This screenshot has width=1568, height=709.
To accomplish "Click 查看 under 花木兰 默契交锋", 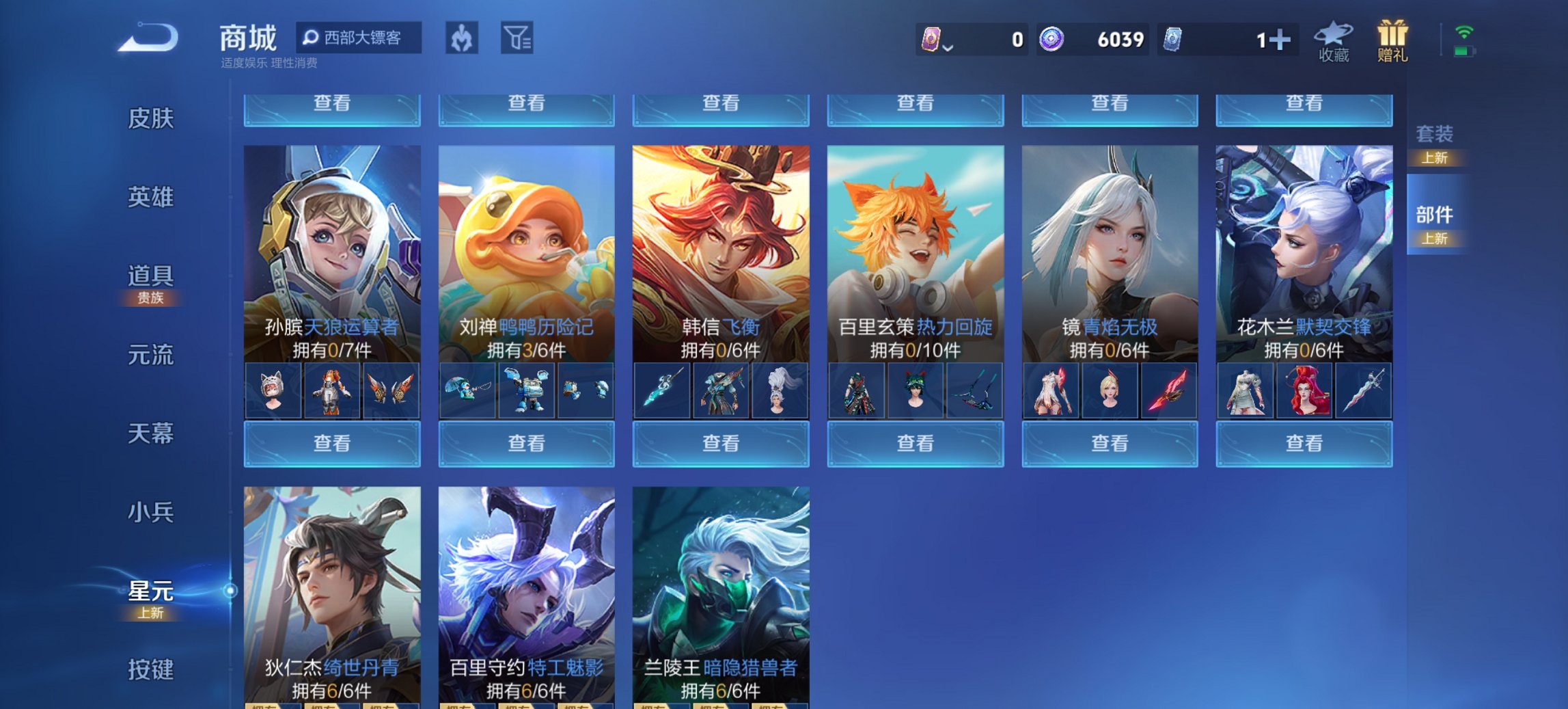I will pos(1303,444).
